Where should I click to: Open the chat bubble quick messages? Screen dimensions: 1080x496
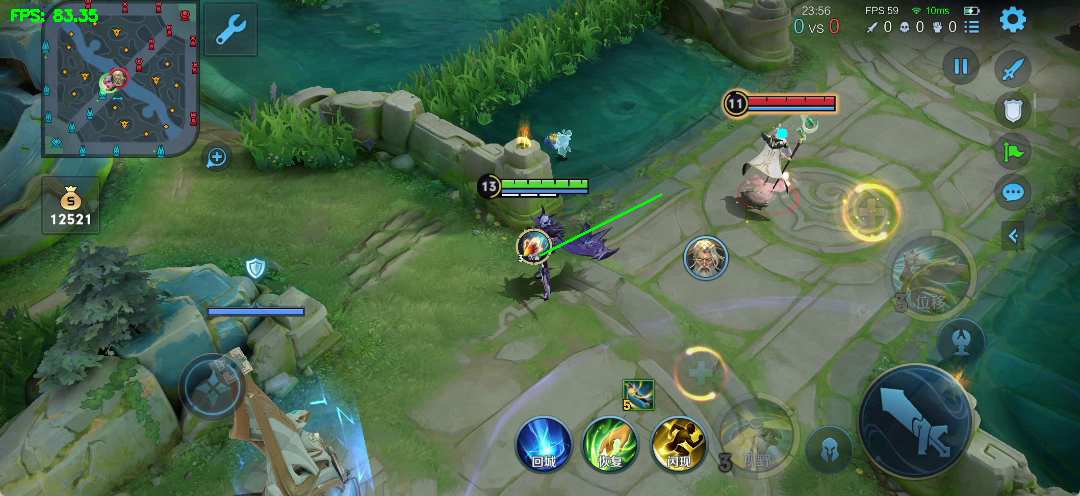(1013, 192)
